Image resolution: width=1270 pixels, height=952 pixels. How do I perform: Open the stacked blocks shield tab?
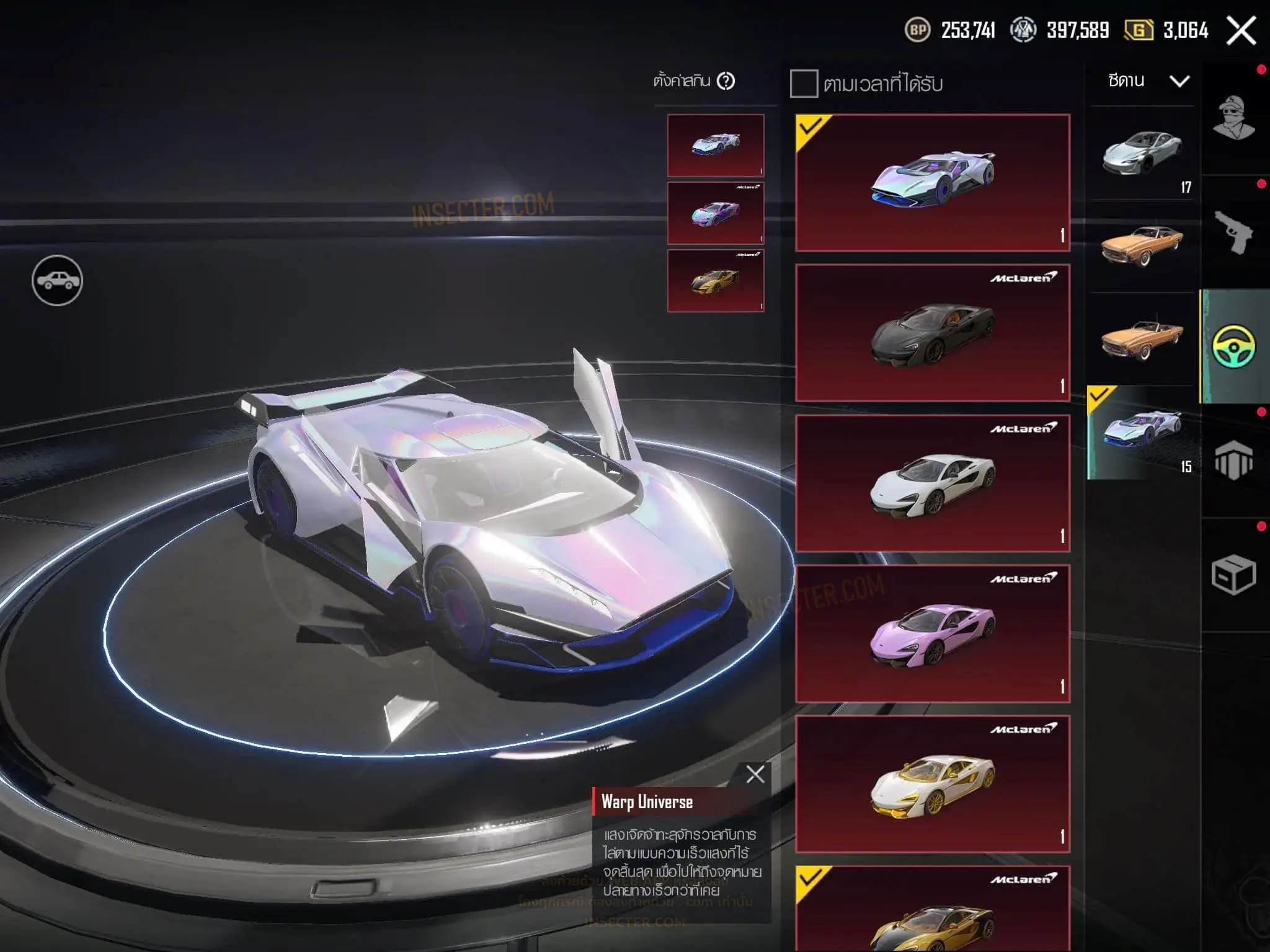click(x=1234, y=461)
